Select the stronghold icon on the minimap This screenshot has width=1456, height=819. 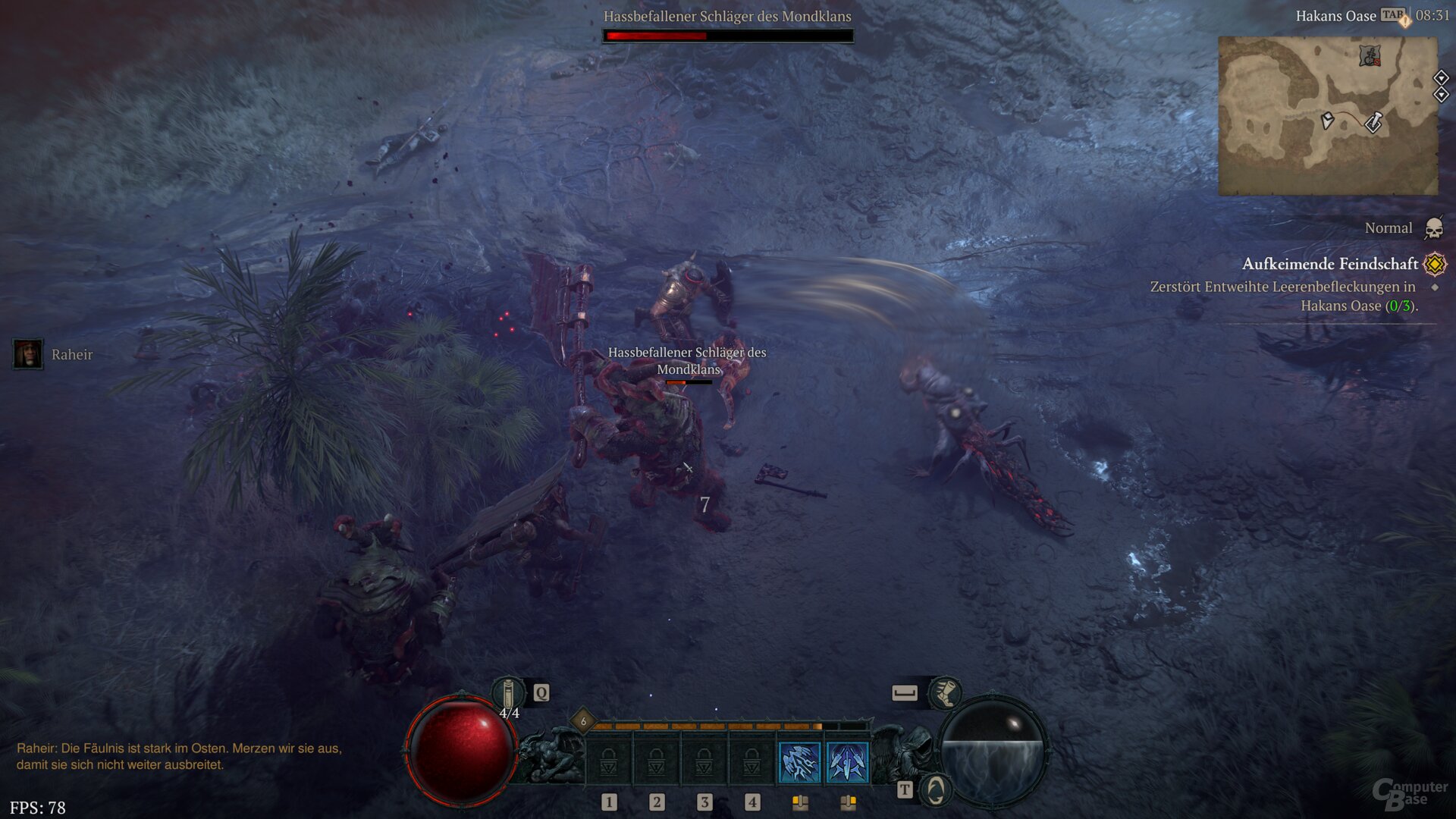pos(1370,56)
